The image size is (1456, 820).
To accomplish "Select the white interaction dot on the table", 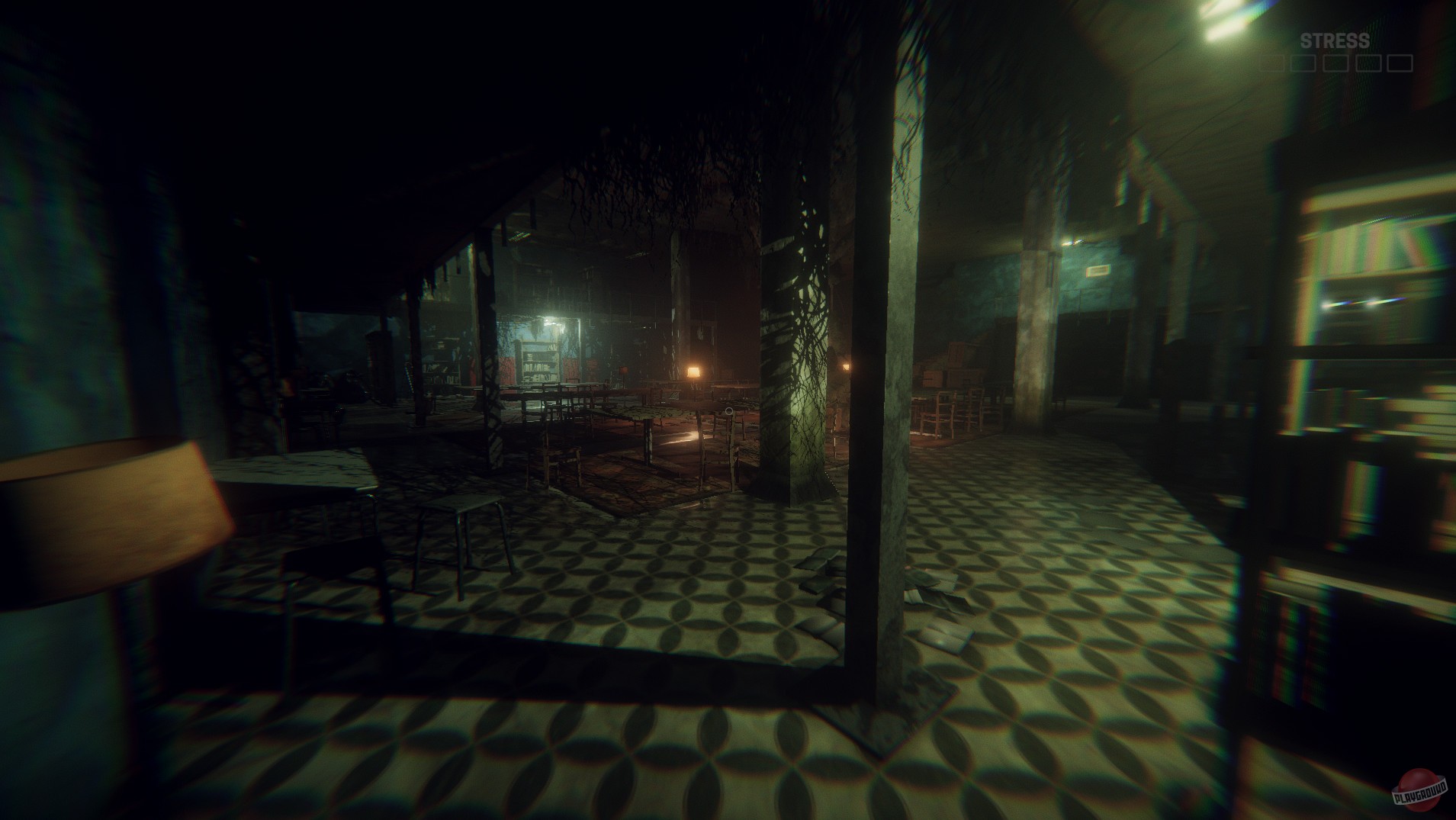I will (x=728, y=413).
